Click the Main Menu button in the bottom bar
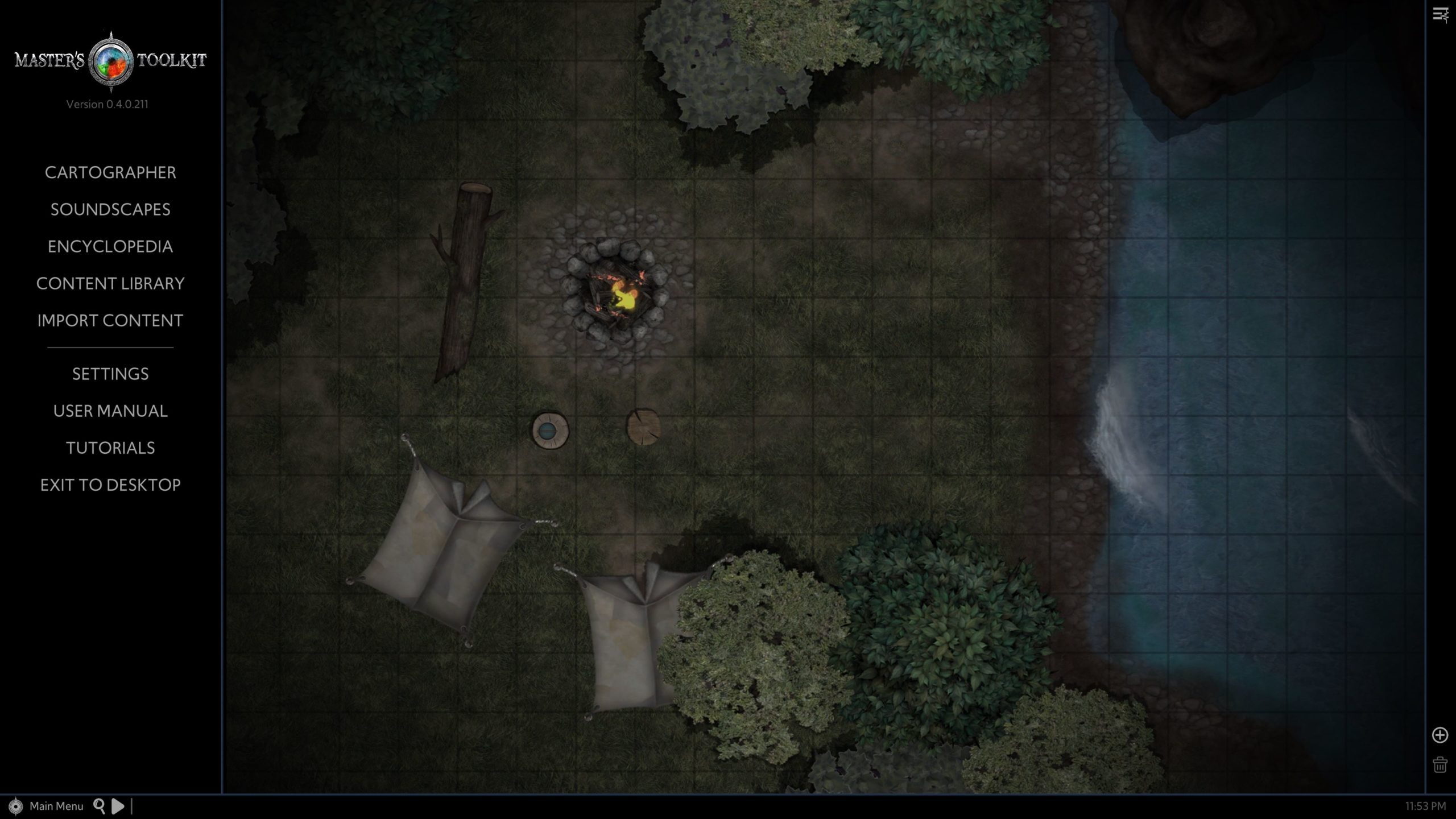This screenshot has height=819, width=1456. pos(56,806)
